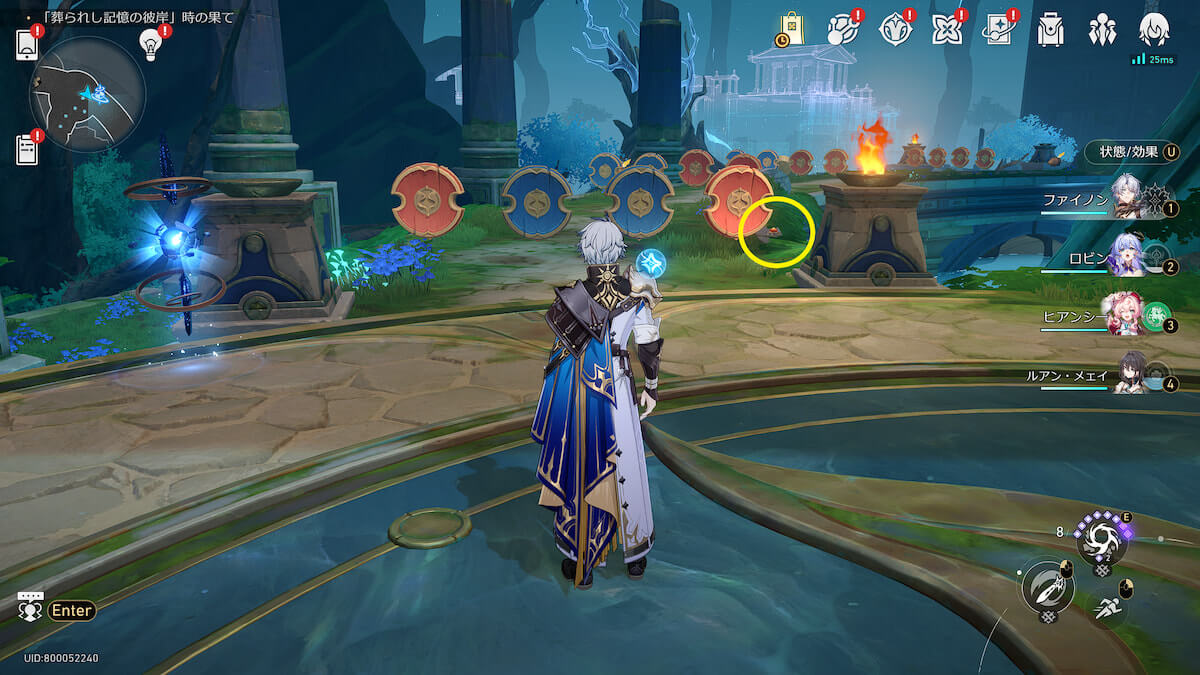1200x675 pixels.
Task: Open the warp star-card icon
Action: tap(998, 30)
